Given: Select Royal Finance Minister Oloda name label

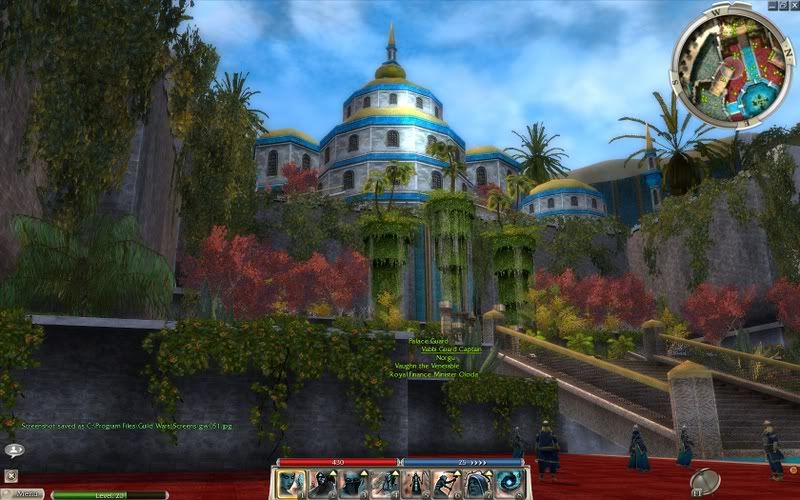Looking at the screenshot, I should (x=435, y=375).
